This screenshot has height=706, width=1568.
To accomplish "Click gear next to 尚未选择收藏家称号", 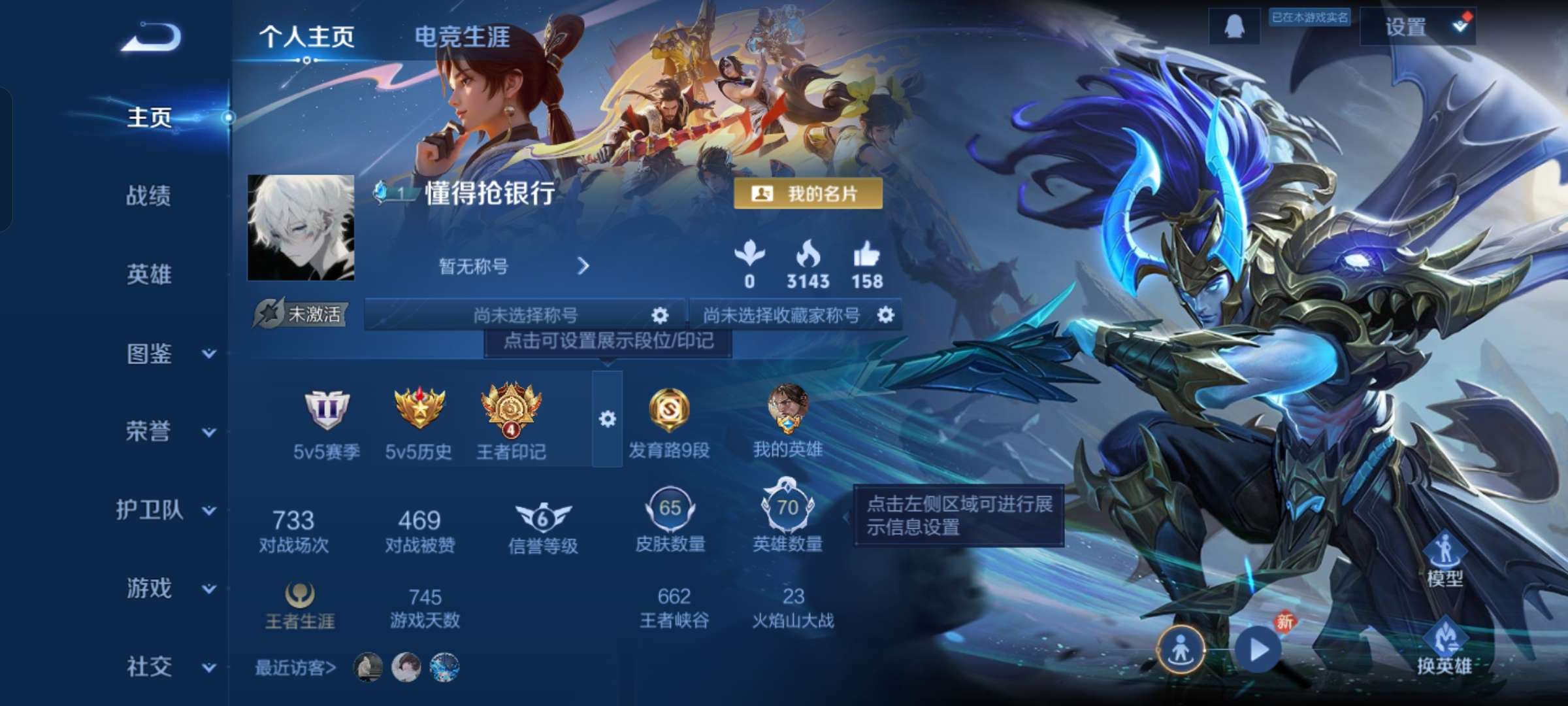I will (x=886, y=314).
